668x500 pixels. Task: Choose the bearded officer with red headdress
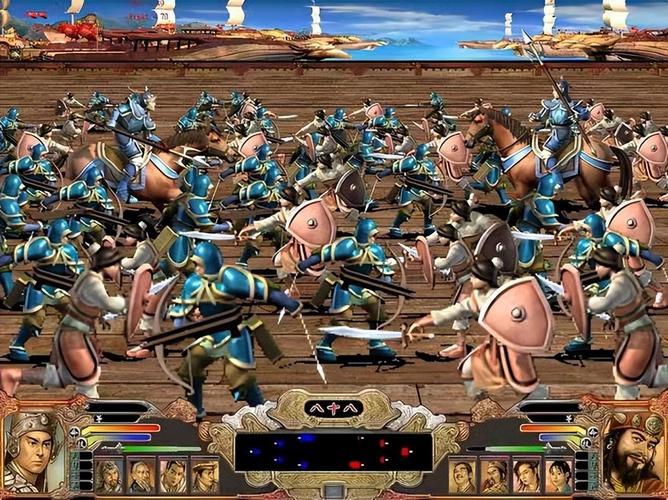click(494, 475)
